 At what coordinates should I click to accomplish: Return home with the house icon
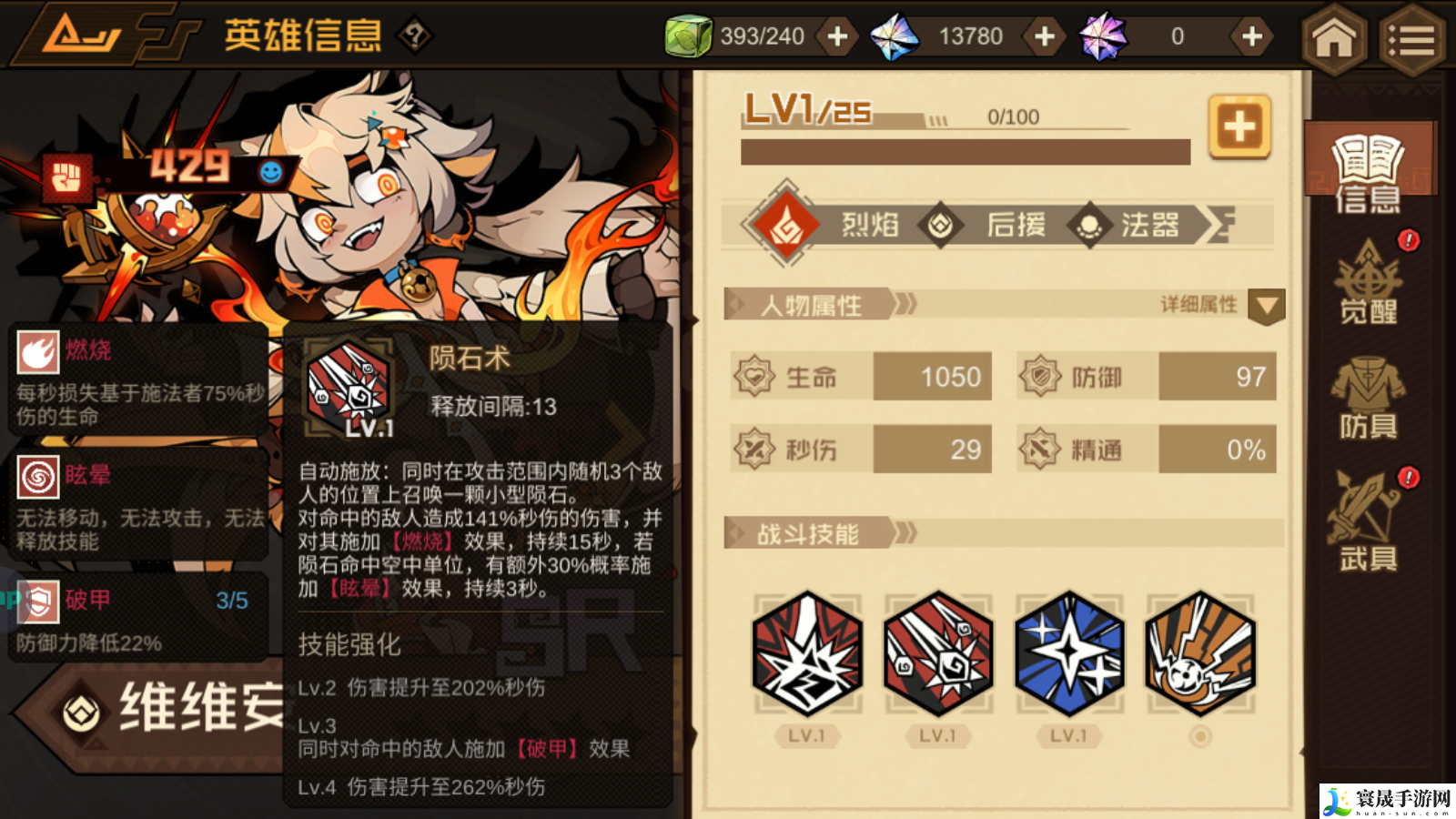[1334, 36]
